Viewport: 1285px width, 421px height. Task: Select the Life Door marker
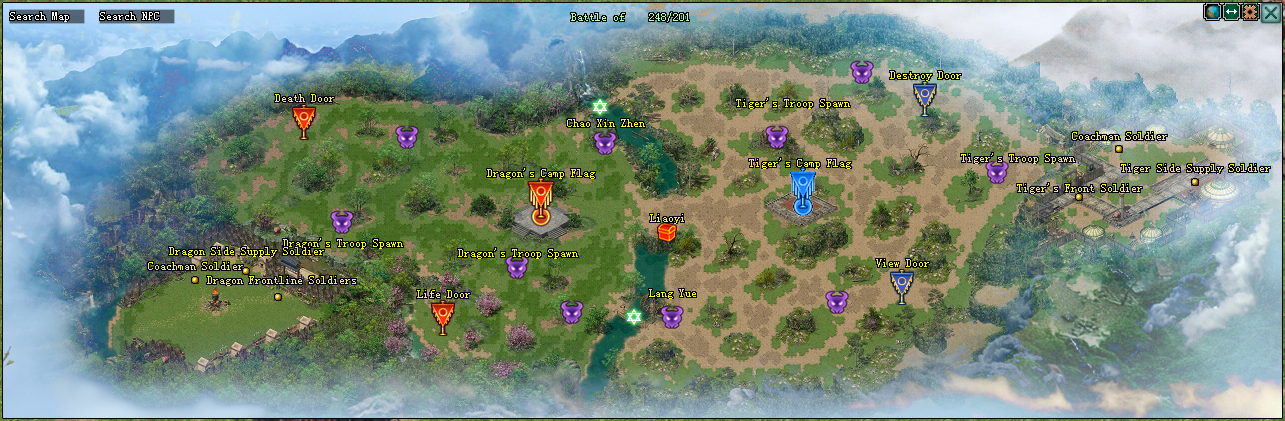click(443, 316)
